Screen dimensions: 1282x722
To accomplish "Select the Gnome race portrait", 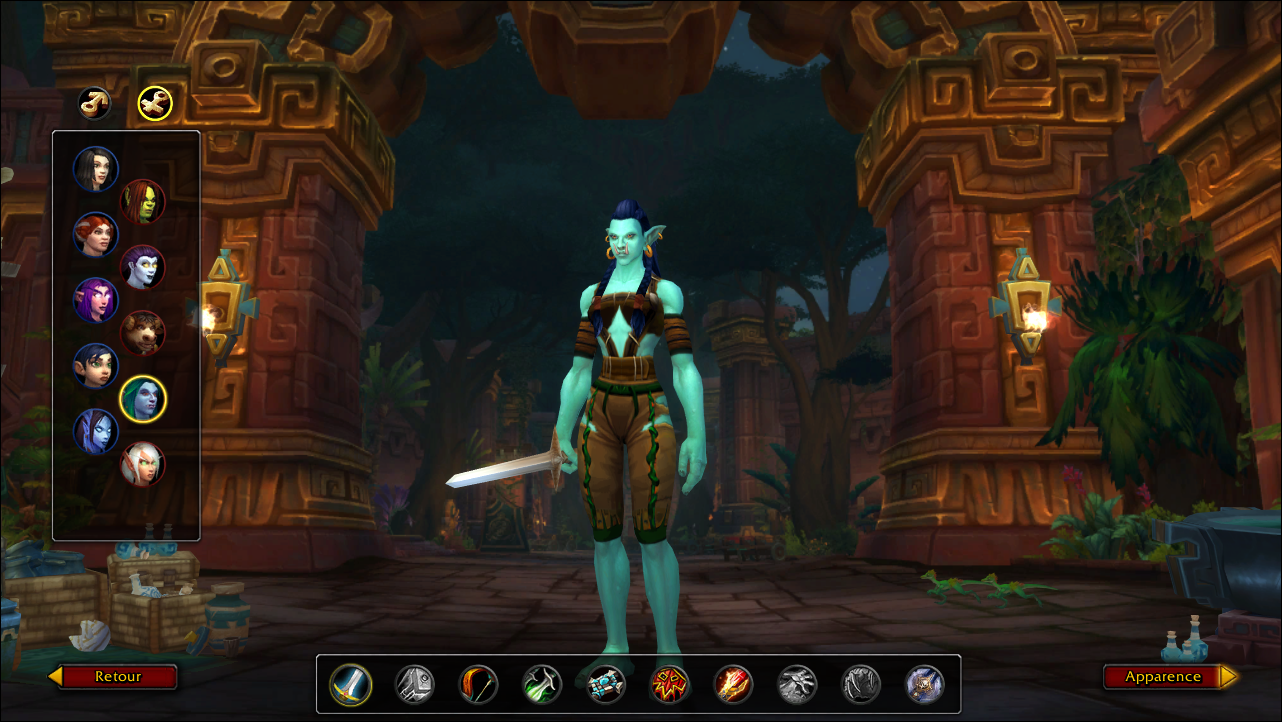I will 96,366.
